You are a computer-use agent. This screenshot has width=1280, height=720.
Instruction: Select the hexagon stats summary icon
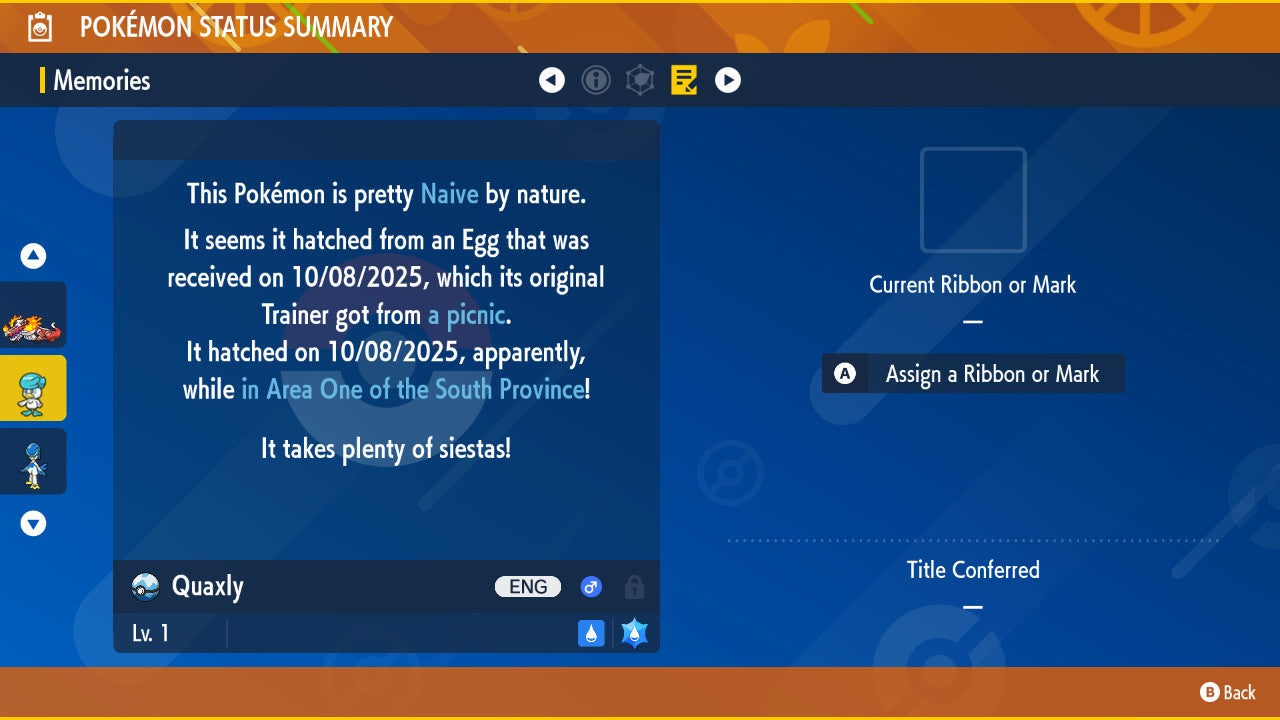pos(641,80)
